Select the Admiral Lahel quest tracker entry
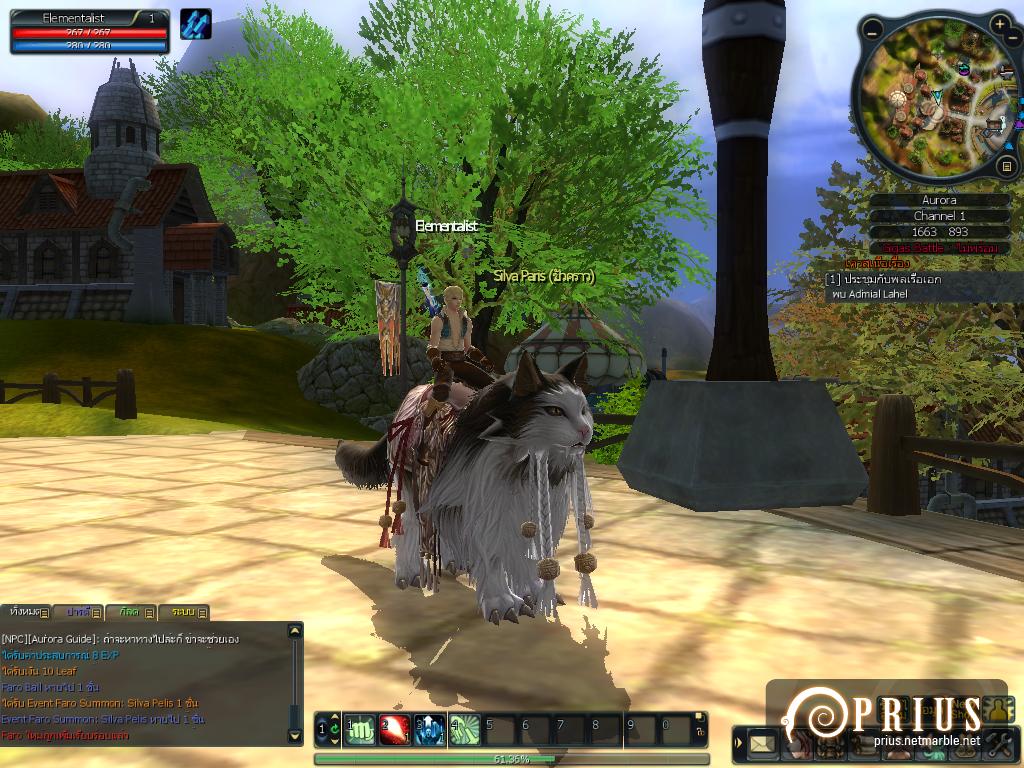The image size is (1024, 768). click(x=880, y=287)
